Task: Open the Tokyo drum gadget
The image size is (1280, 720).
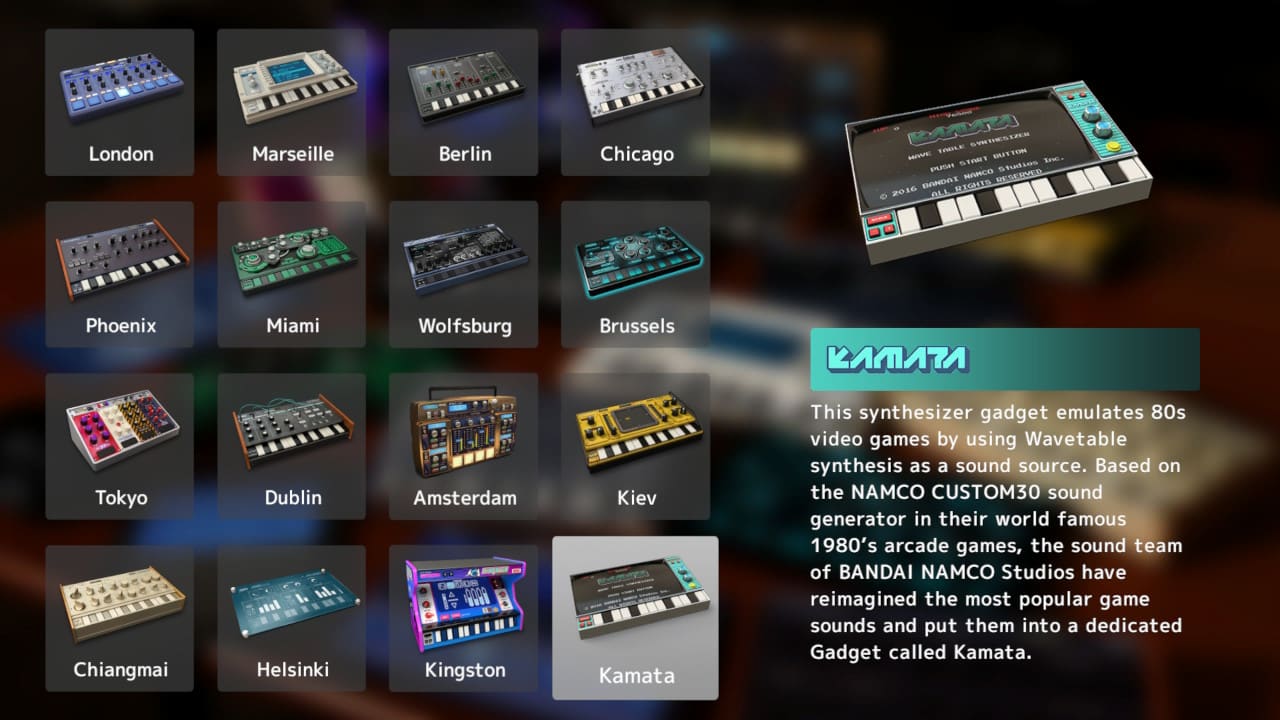Action: pos(119,444)
